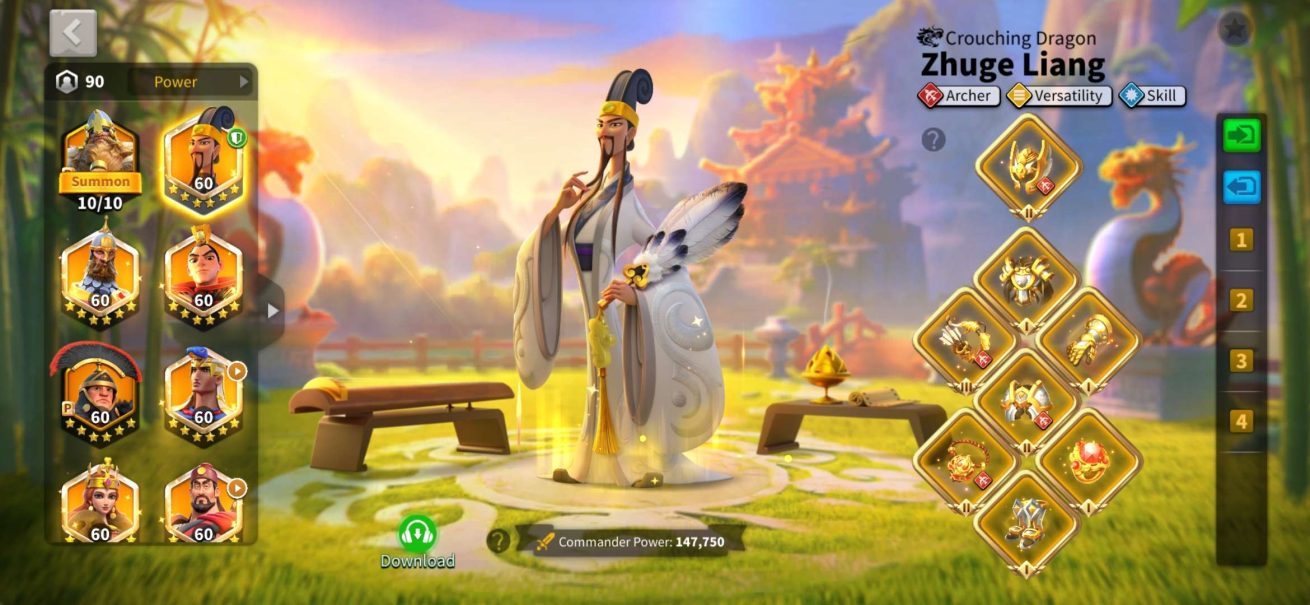Image resolution: width=1310 pixels, height=605 pixels.
Task: View the Archer talent tag
Action: (x=958, y=96)
